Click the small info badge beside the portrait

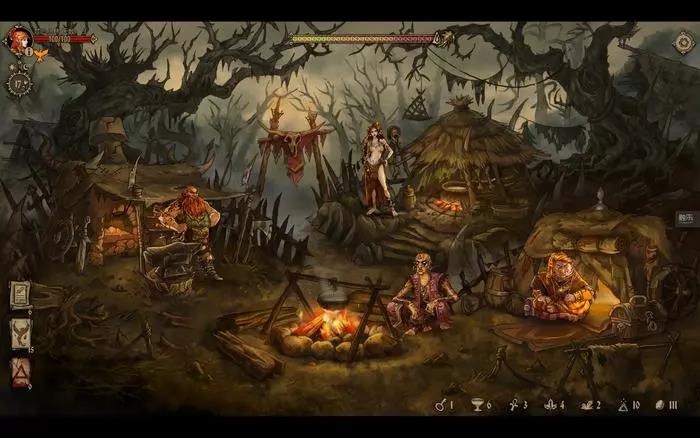coord(28,51)
